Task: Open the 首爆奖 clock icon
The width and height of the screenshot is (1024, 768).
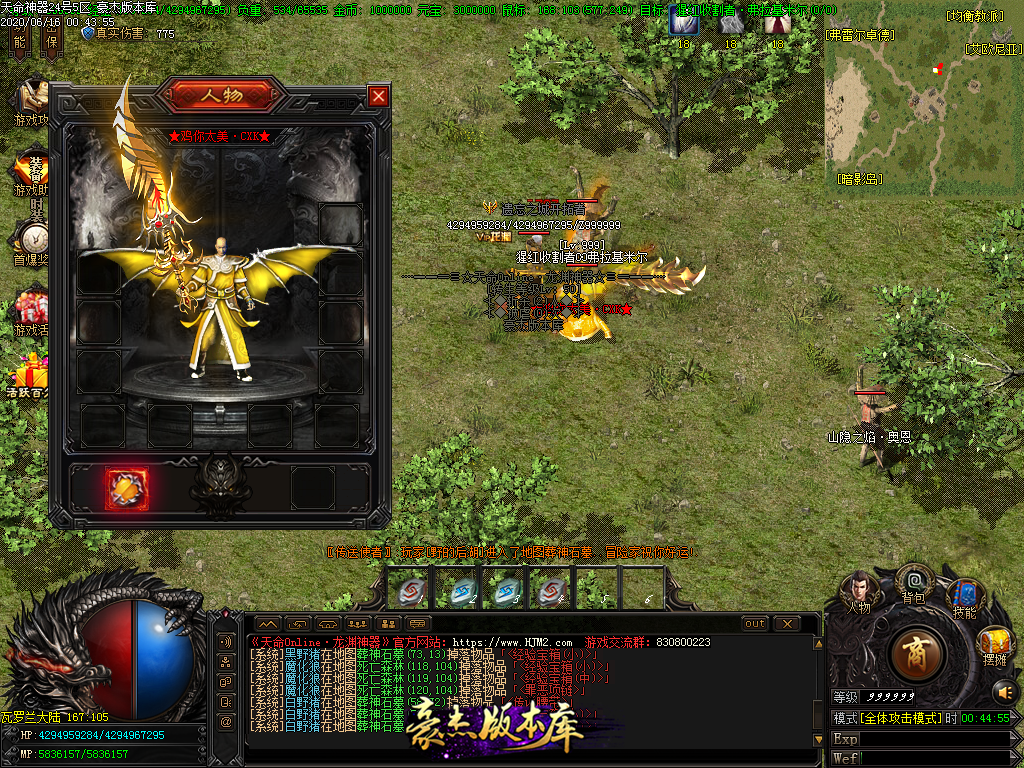Action: 32,240
